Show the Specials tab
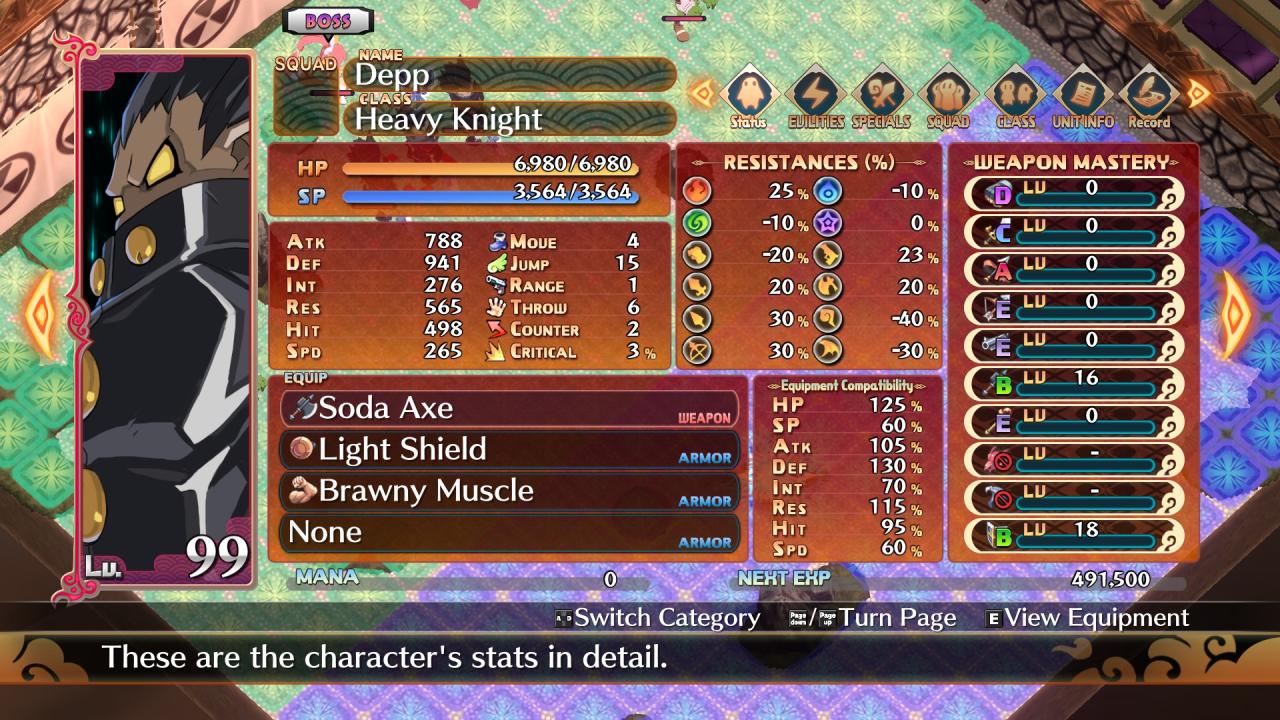Image resolution: width=1280 pixels, height=720 pixels. pyautogui.click(x=881, y=96)
